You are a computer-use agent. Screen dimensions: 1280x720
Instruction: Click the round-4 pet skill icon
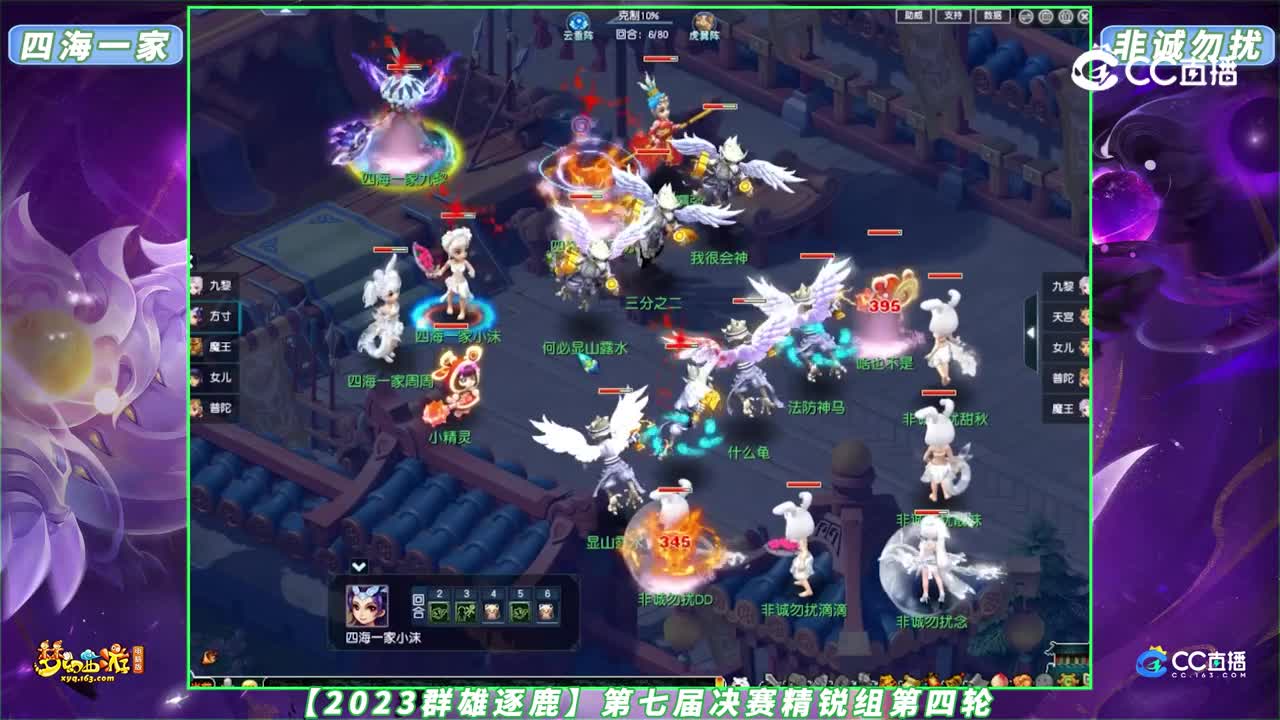tap(494, 612)
